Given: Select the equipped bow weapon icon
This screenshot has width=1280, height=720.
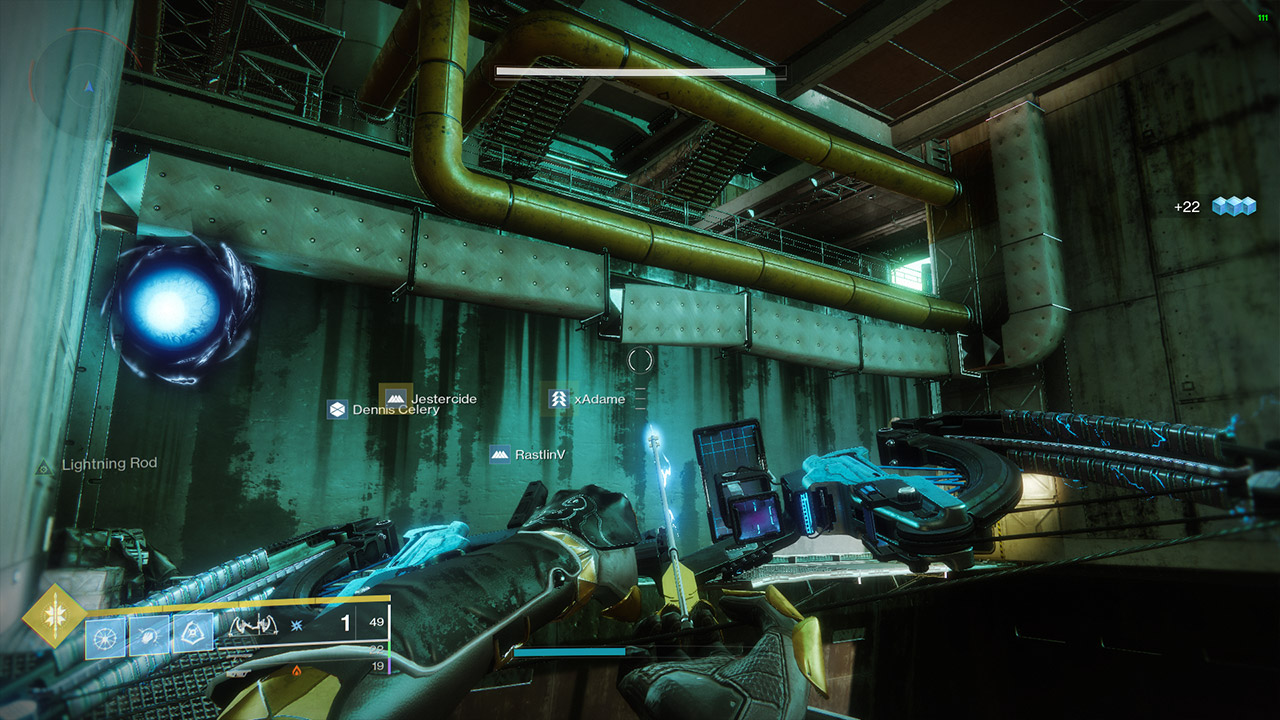Looking at the screenshot, I should point(252,626).
